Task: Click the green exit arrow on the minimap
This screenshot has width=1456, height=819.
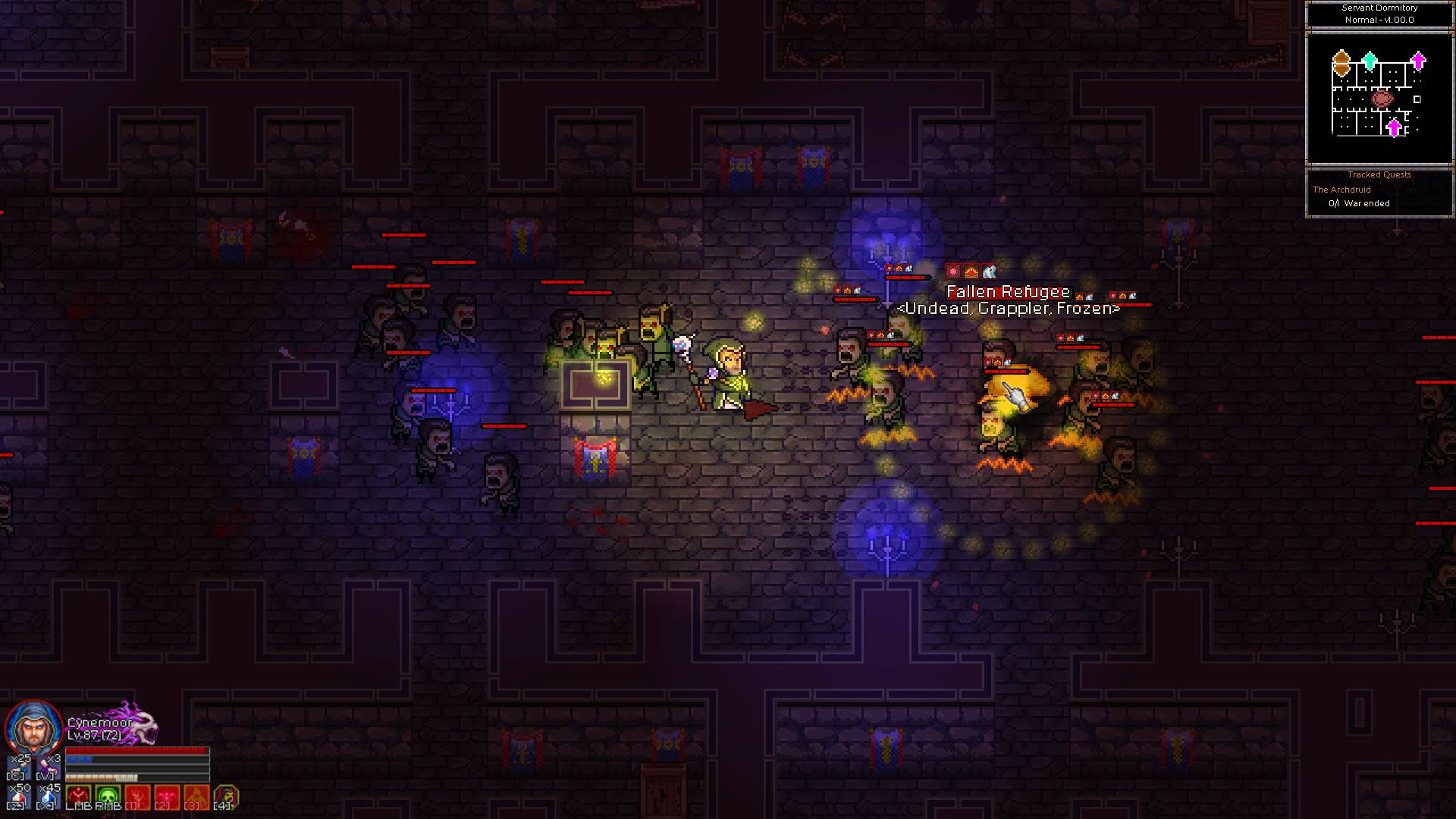Action: point(1369,61)
